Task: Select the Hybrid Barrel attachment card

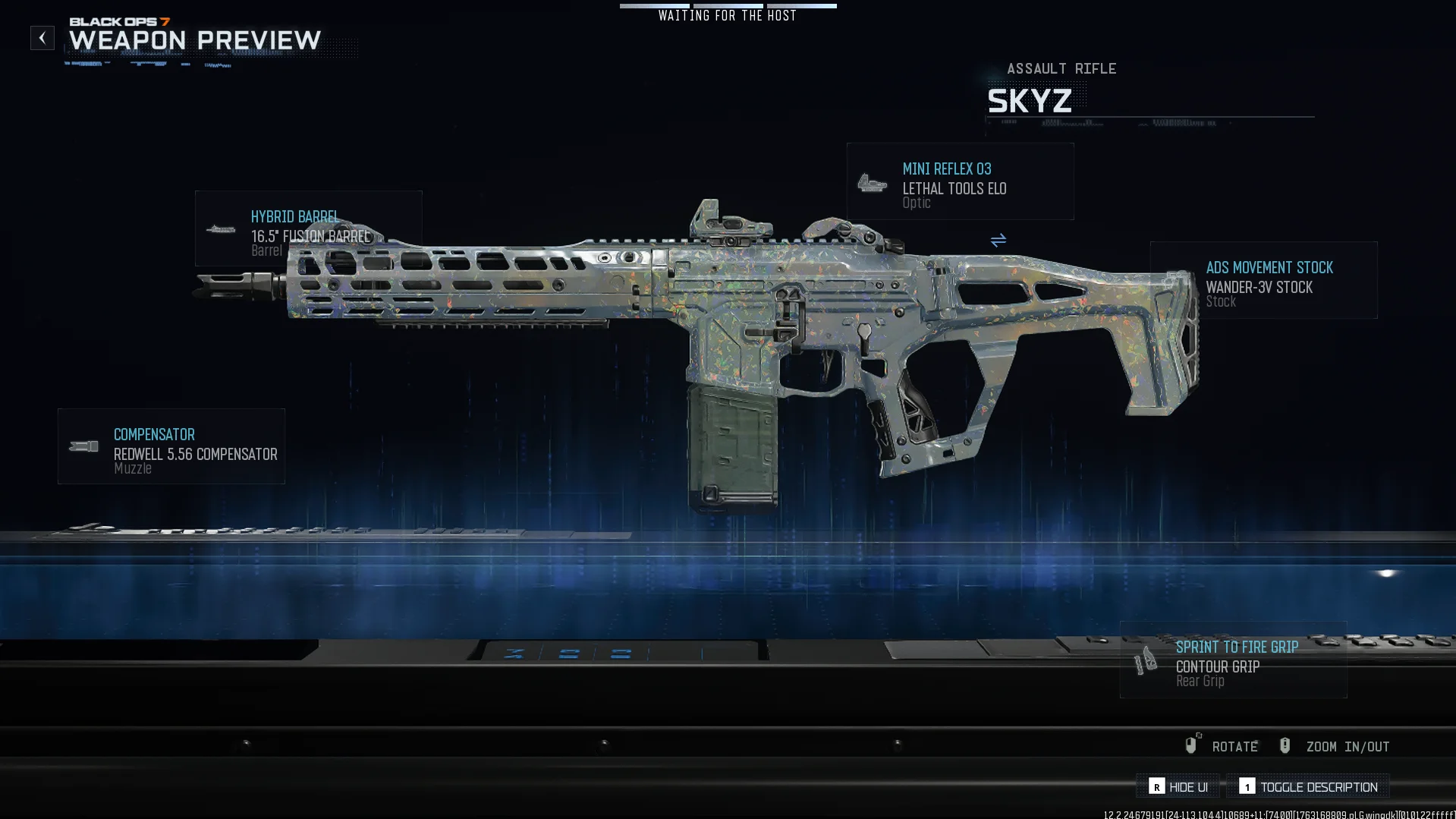Action: point(307,228)
